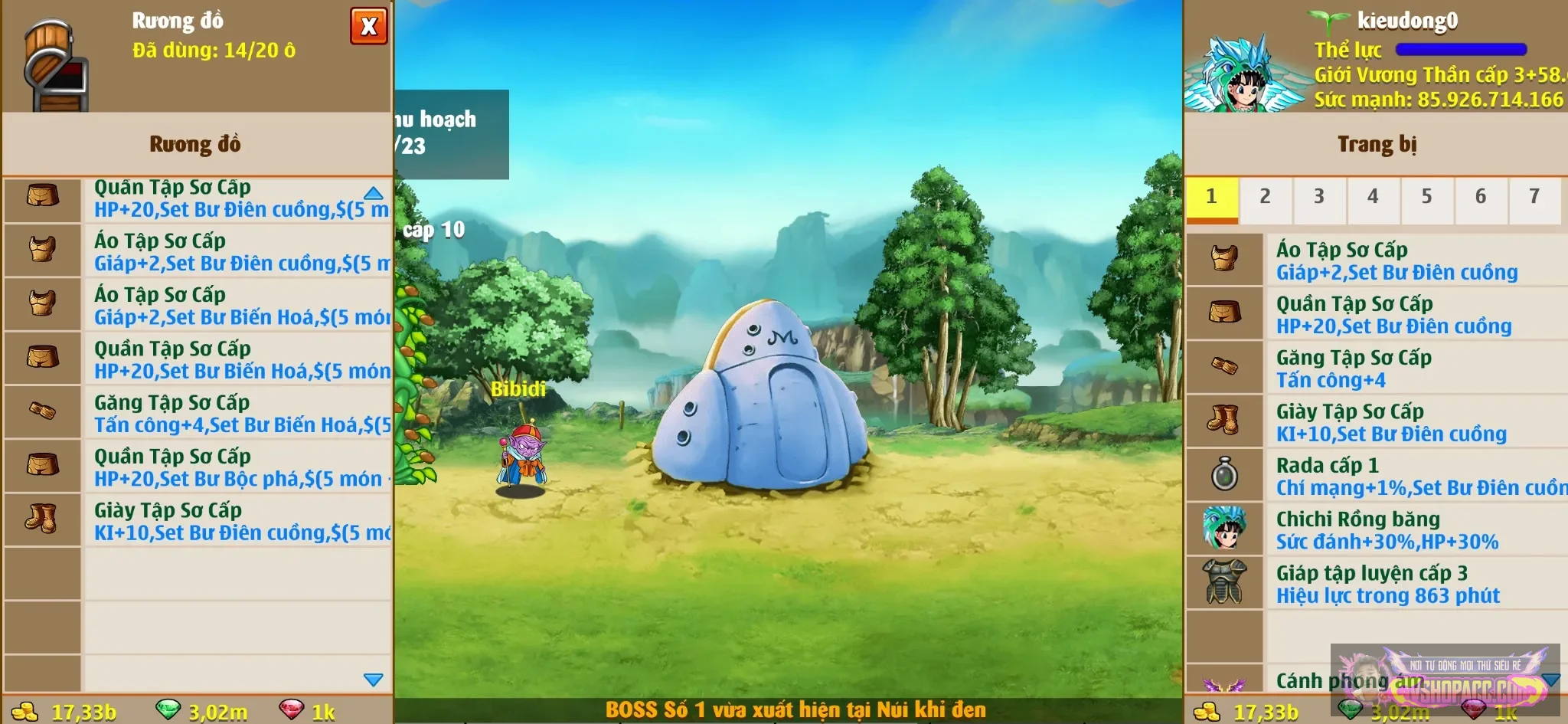
Task: Select equipped Rada cấp 1 item
Action: coord(1378,476)
